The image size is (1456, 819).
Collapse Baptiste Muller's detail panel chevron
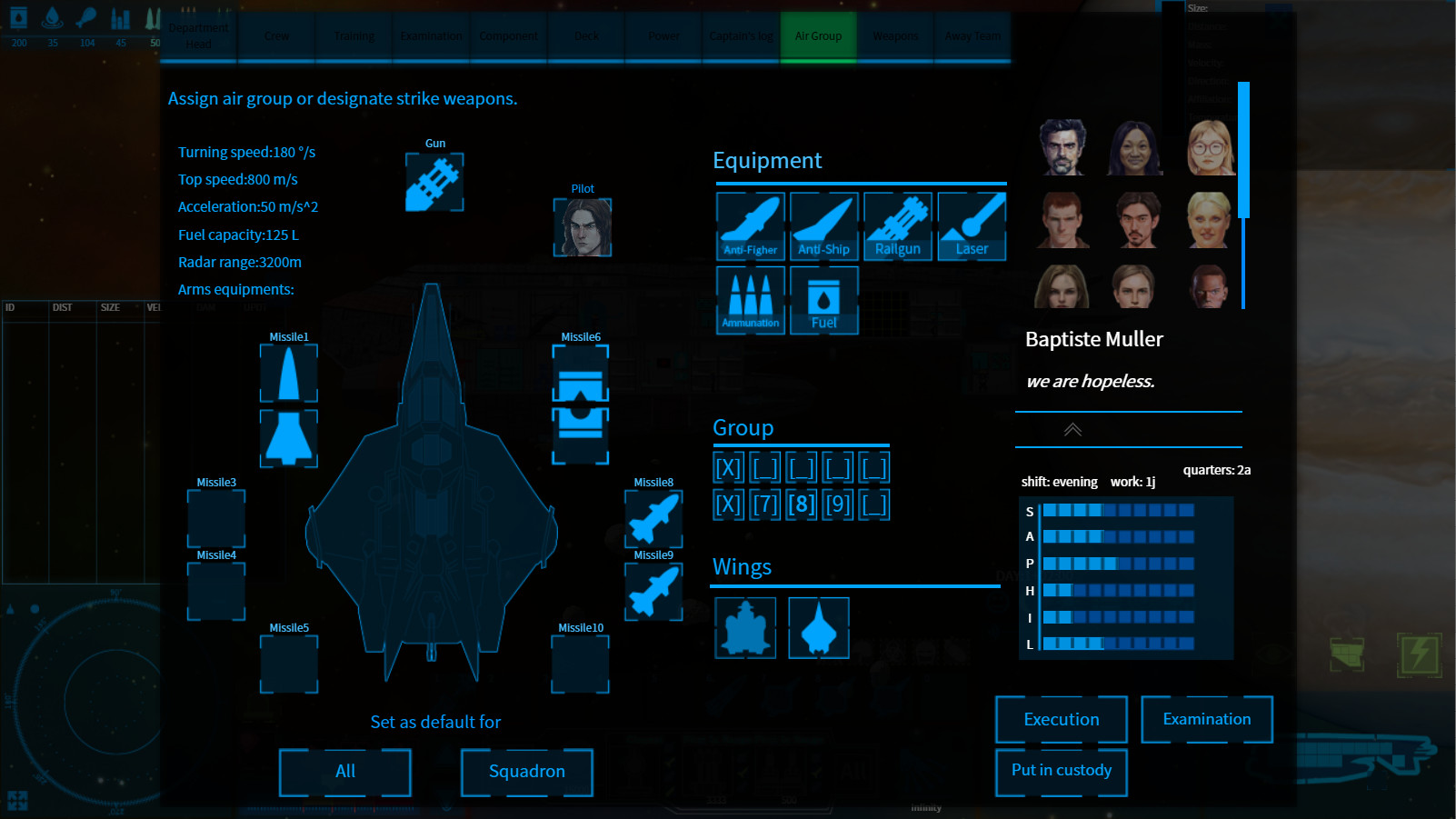(1074, 430)
